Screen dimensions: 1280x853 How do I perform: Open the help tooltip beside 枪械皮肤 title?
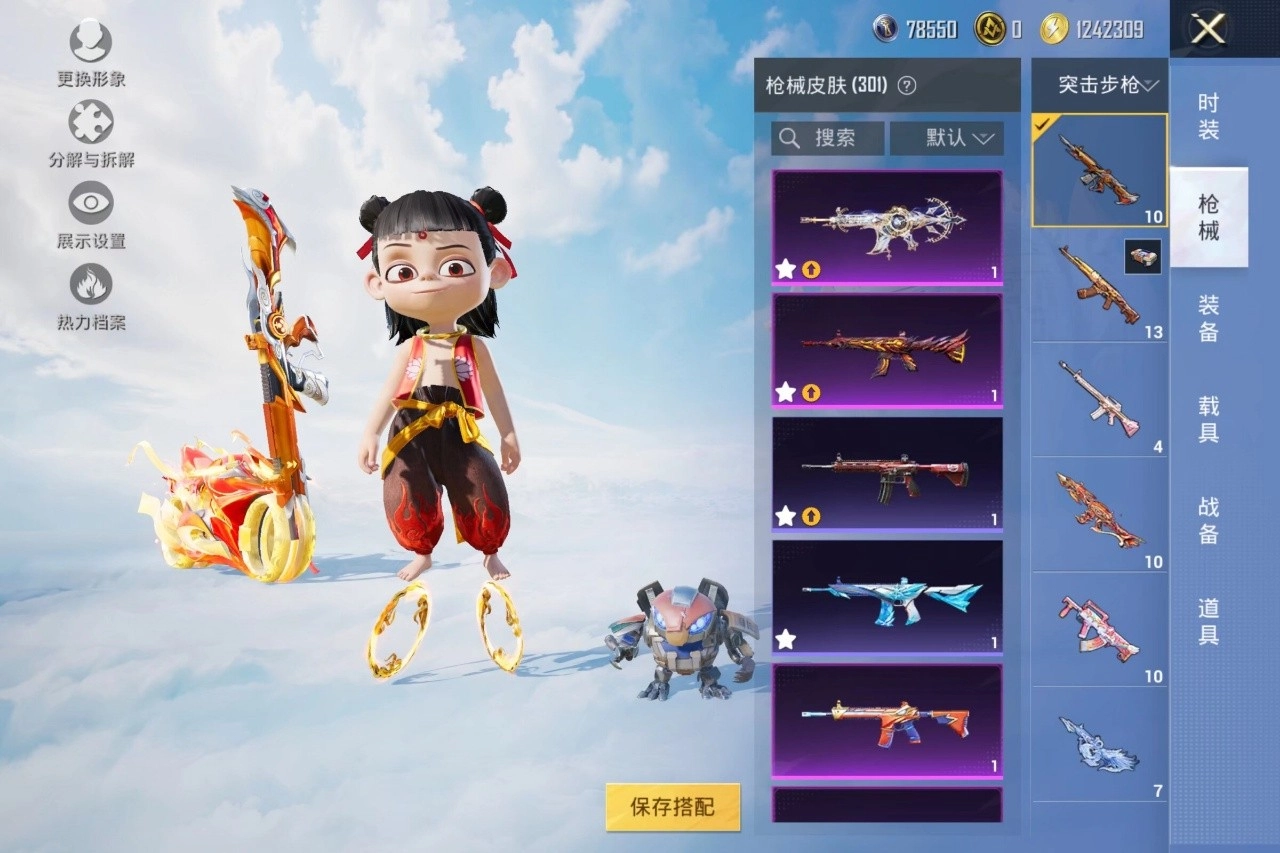coord(906,86)
